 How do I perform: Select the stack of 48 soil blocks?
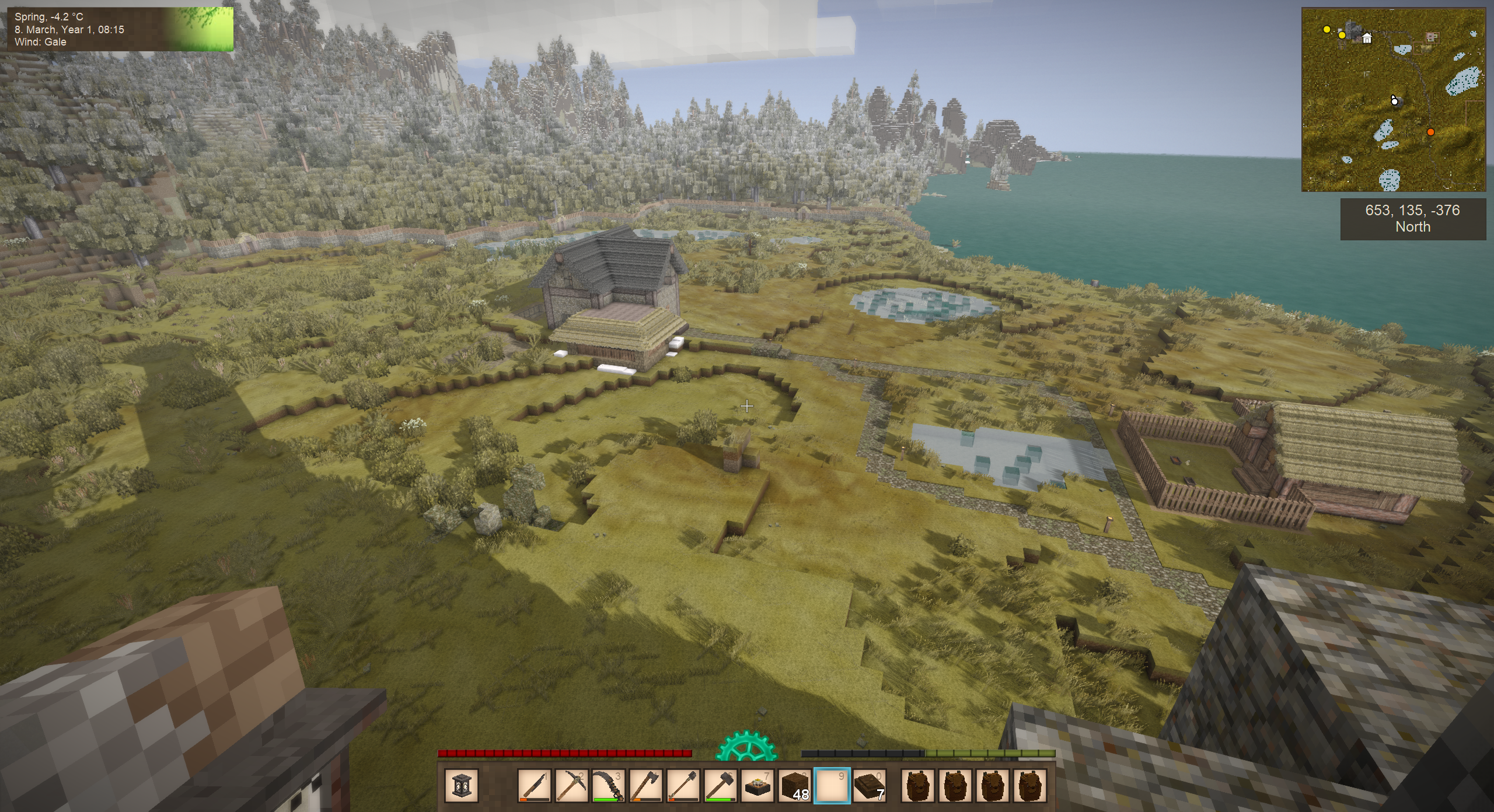point(795,785)
